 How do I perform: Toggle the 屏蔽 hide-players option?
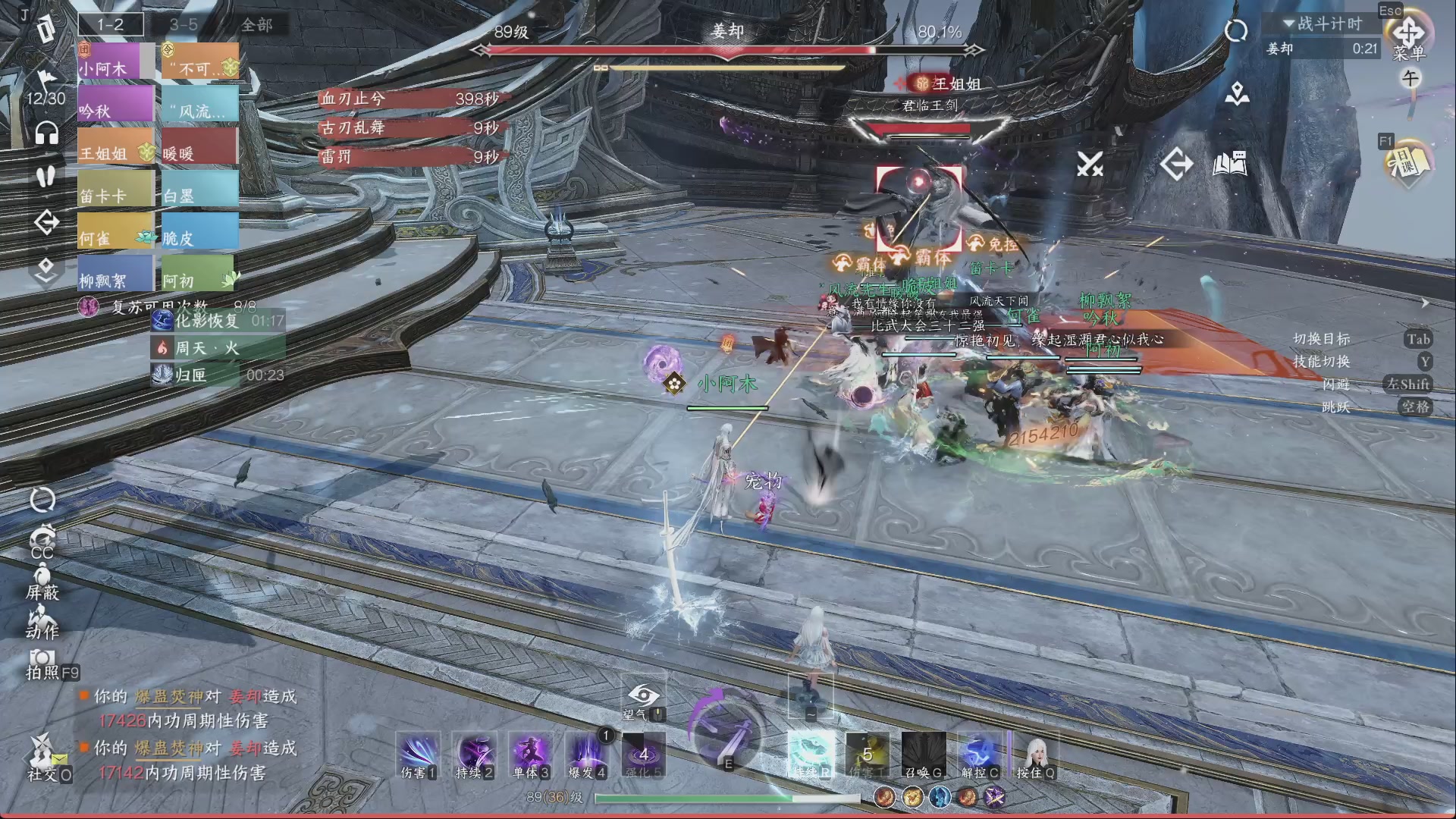(42, 580)
